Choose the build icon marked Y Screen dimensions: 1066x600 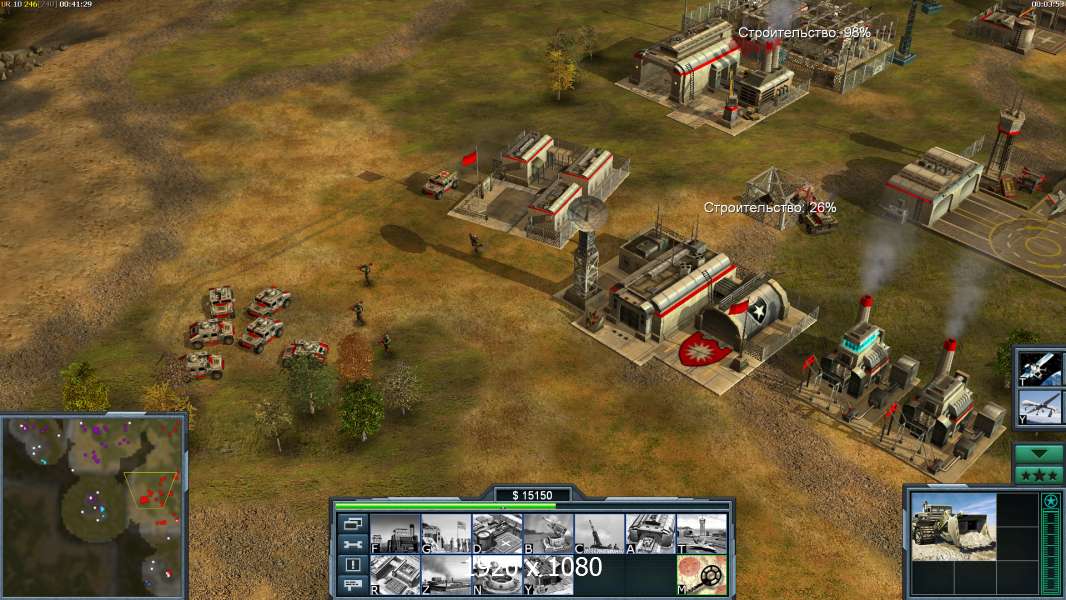pos(548,575)
